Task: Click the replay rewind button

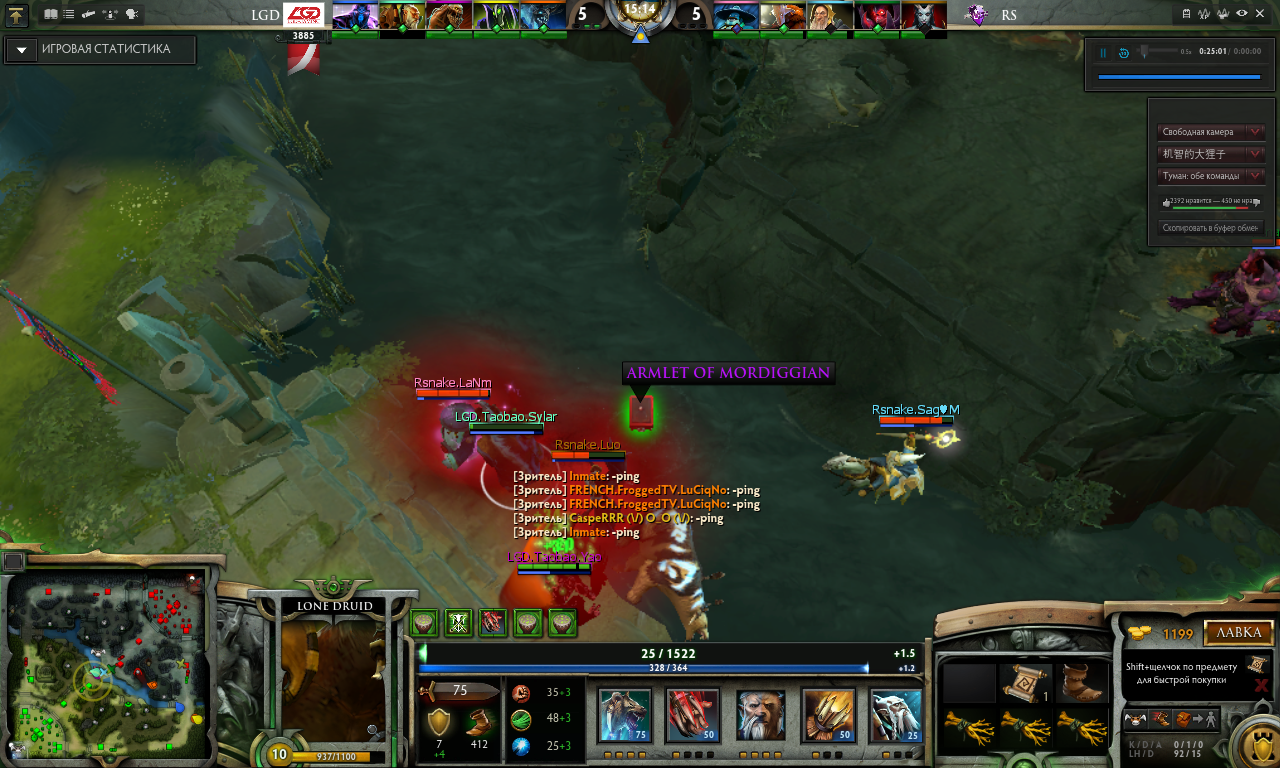Action: pyautogui.click(x=1124, y=53)
